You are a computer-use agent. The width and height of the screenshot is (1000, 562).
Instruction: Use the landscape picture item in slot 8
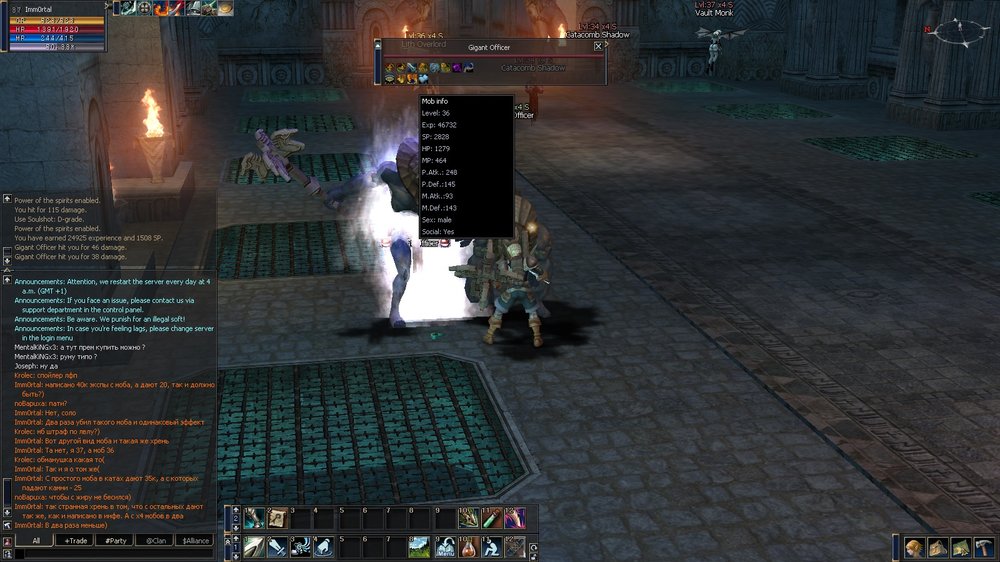point(420,547)
